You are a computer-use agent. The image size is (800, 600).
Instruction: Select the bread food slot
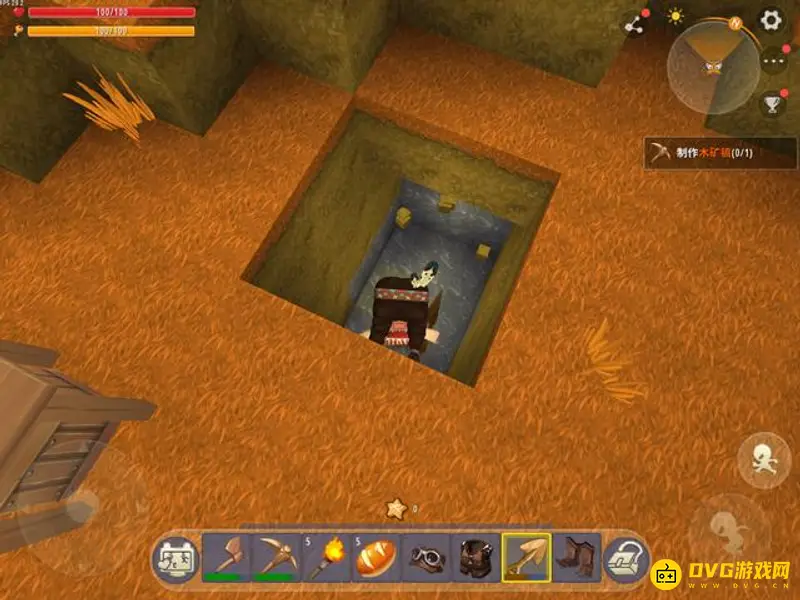pyautogui.click(x=376, y=557)
